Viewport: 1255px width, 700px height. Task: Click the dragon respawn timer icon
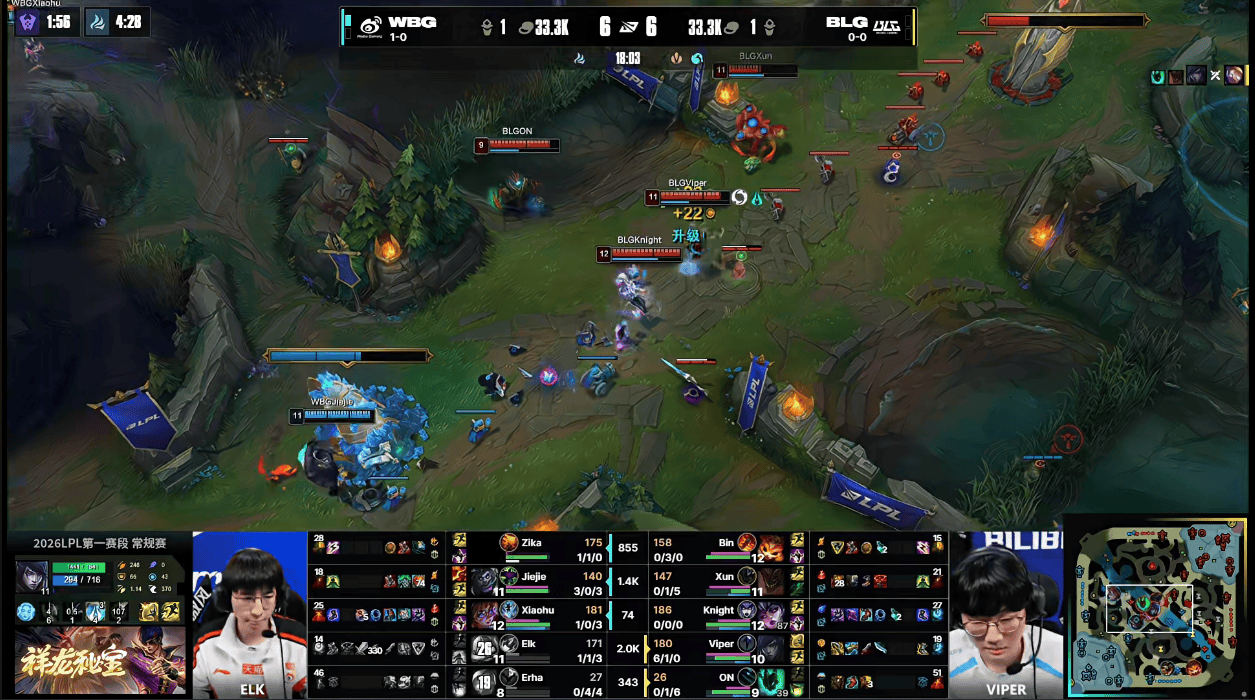coord(97,22)
